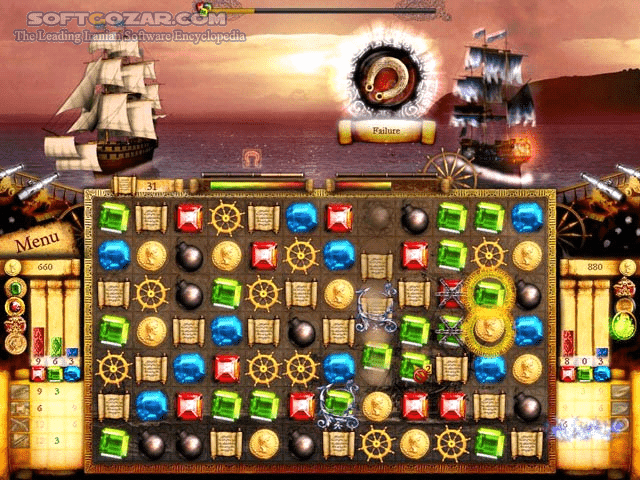Select the glowing highlighted green gem tile
This screenshot has height=480, width=640.
tap(489, 293)
